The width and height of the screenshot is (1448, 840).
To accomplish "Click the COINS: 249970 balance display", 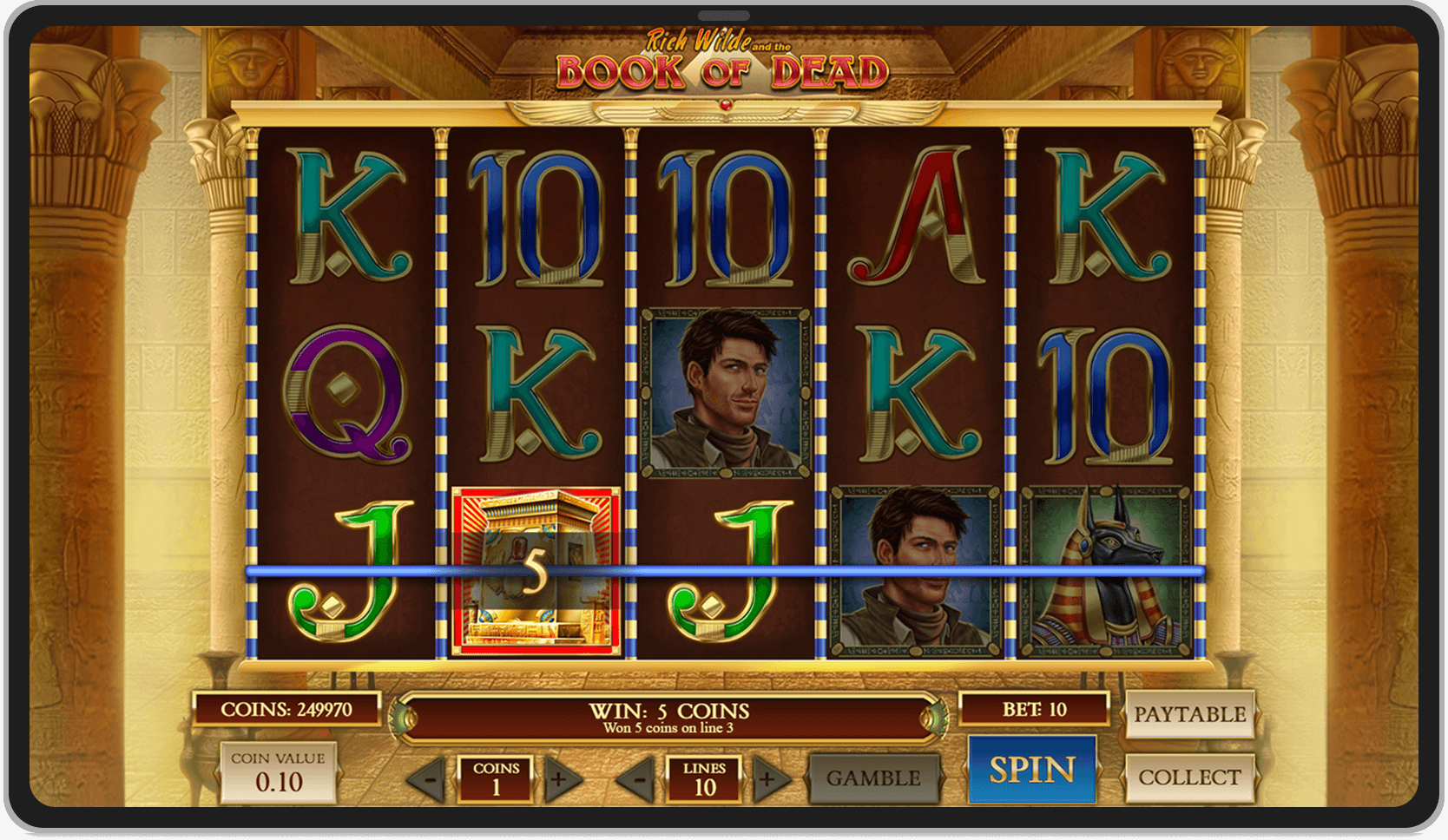I will pos(288,708).
